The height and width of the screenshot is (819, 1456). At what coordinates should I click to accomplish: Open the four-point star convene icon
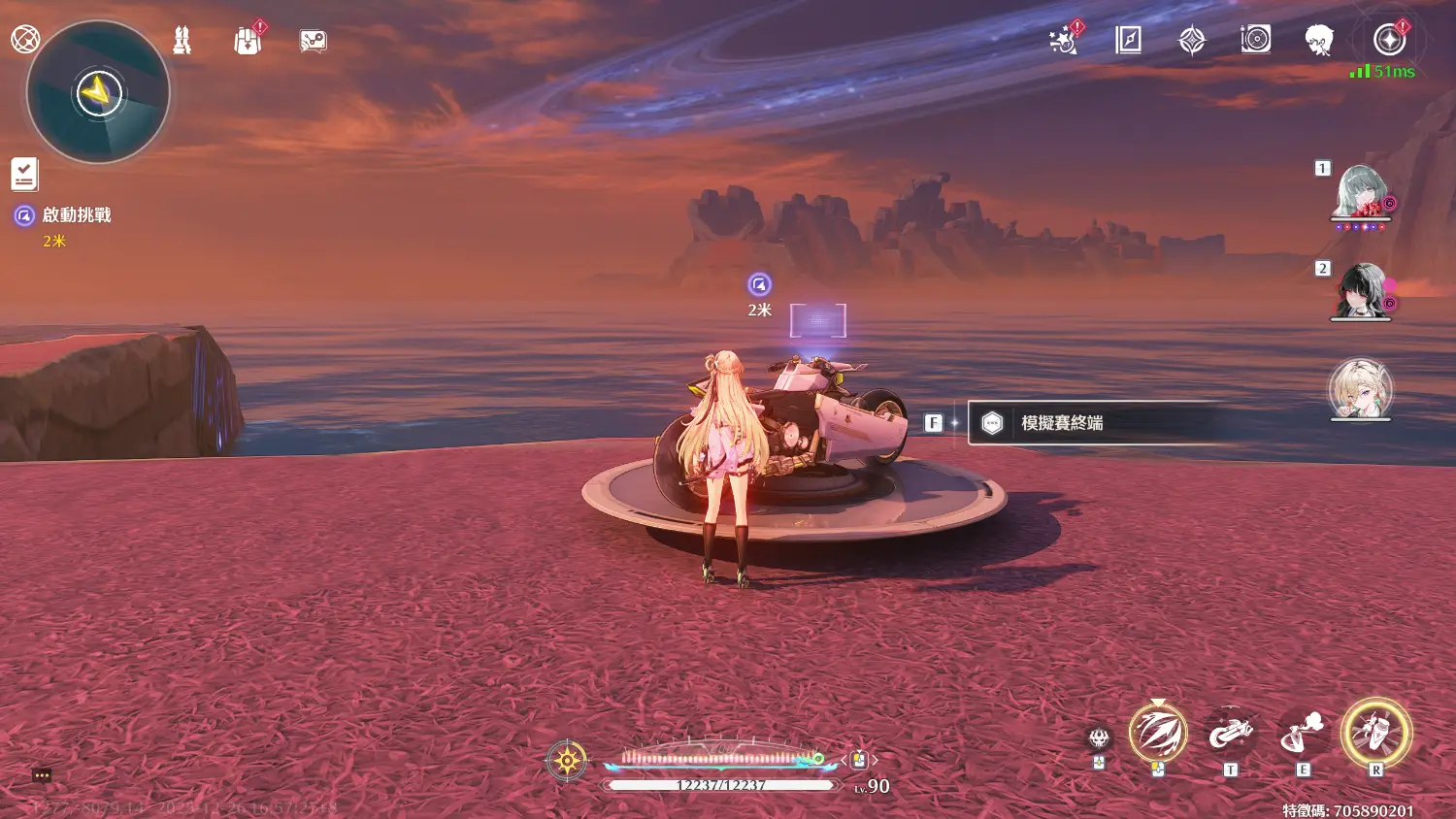click(1191, 40)
